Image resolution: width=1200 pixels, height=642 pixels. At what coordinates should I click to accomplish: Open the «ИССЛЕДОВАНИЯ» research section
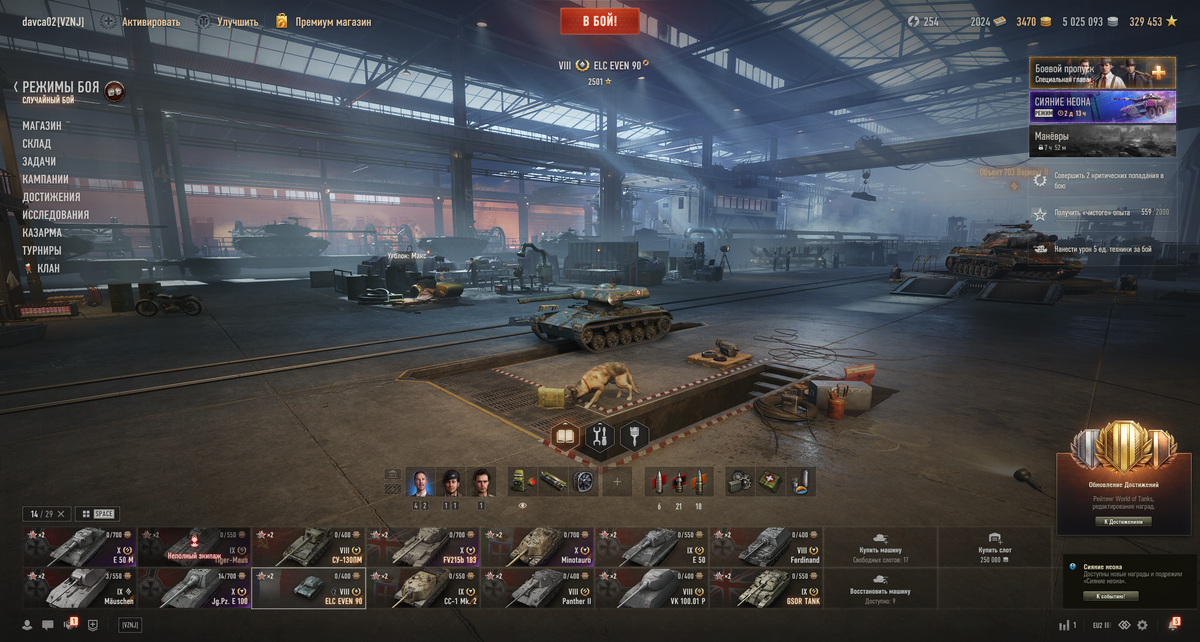point(56,215)
